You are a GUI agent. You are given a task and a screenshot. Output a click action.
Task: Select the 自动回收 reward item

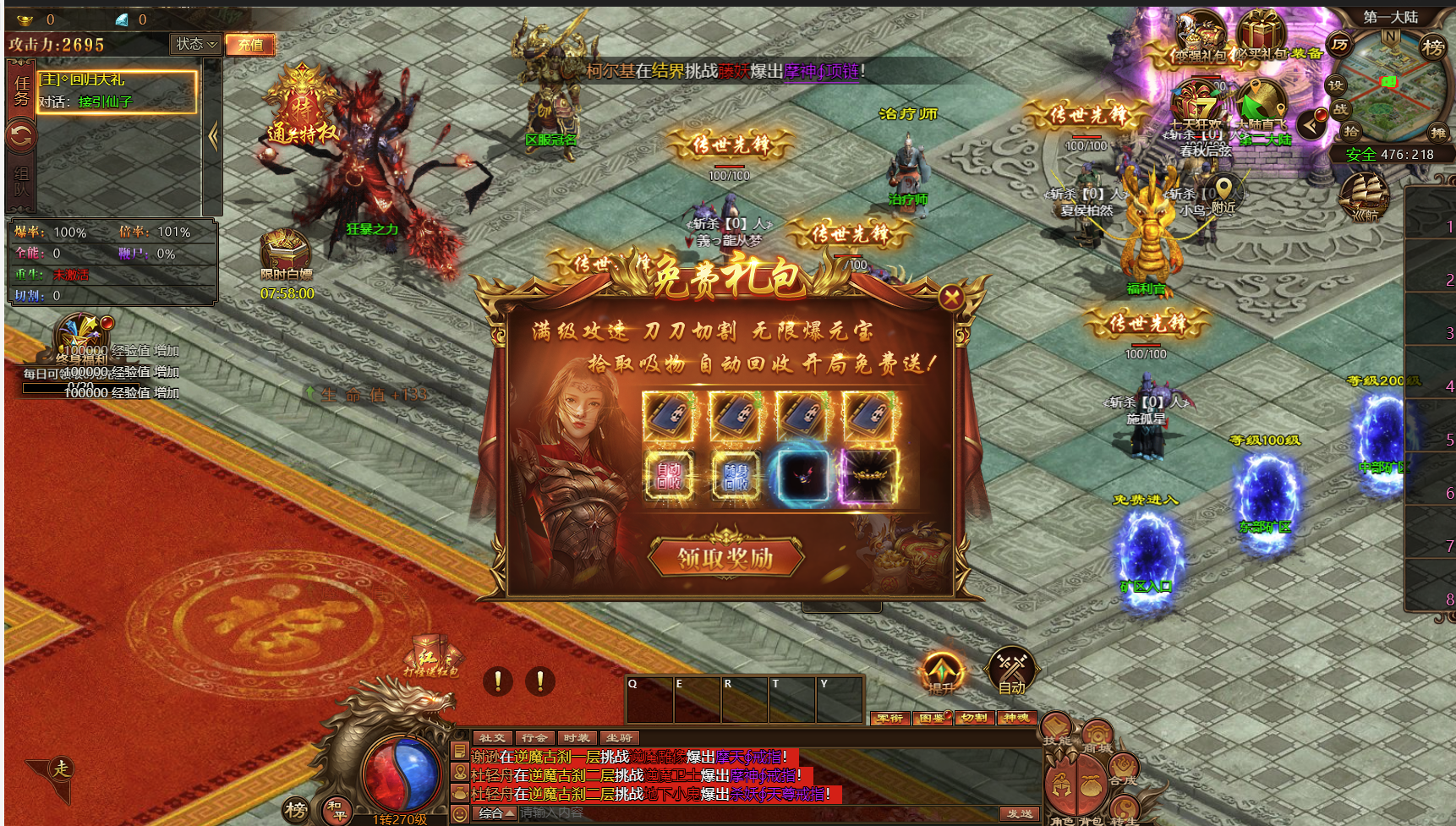pos(669,475)
